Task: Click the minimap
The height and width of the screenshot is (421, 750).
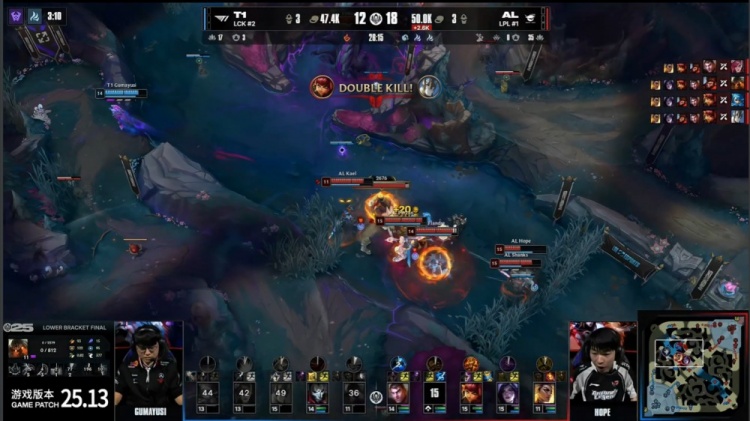Action: point(694,365)
